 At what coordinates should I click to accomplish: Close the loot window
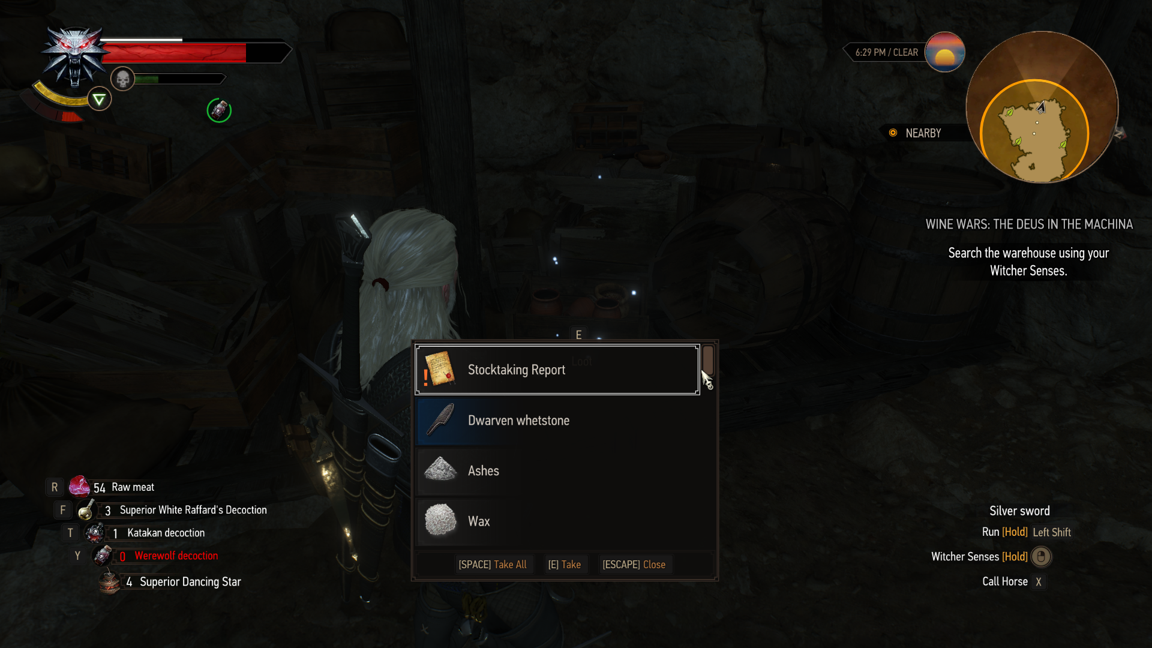633,565
